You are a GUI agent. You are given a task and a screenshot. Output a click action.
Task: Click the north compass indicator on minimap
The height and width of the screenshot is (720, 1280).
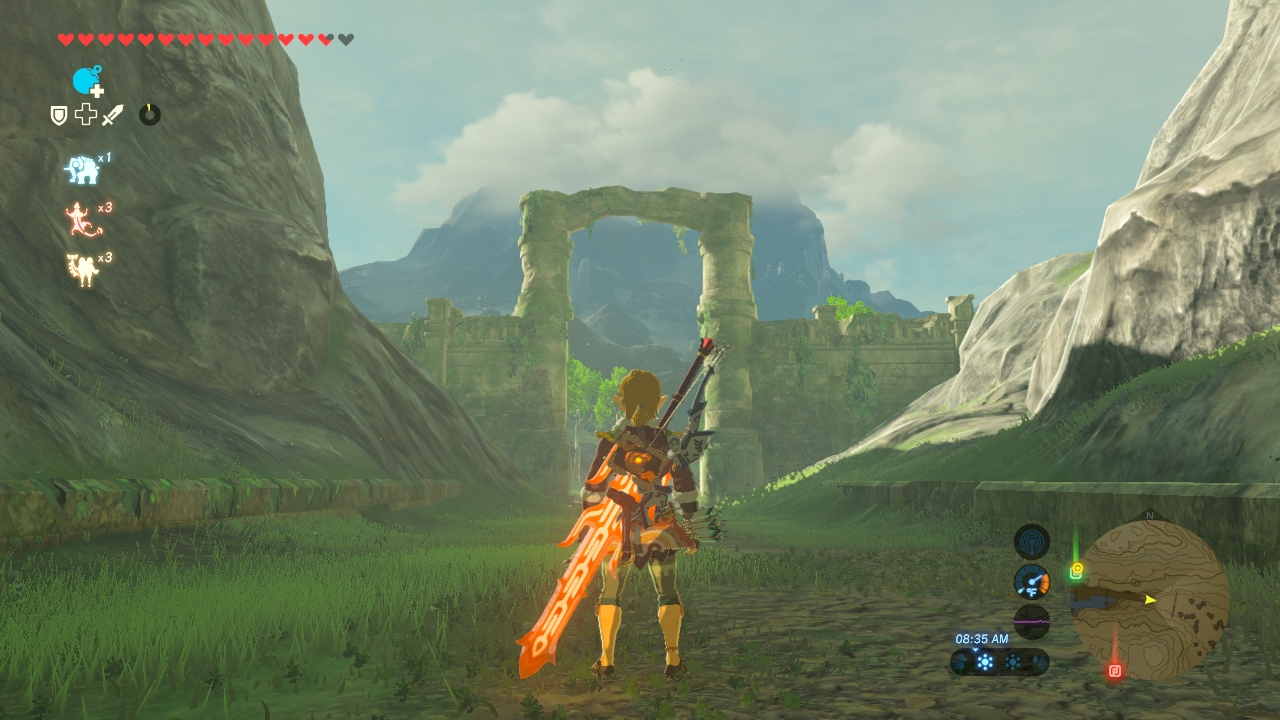[x=1149, y=516]
